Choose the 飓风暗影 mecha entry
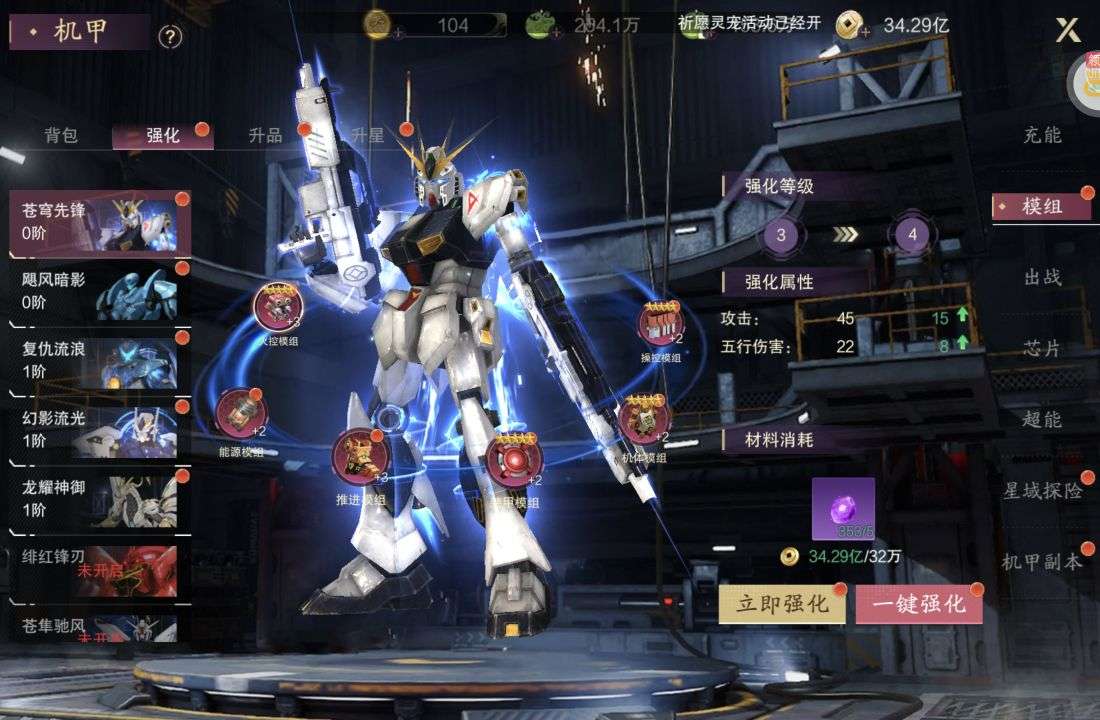The image size is (1100, 720). pyautogui.click(x=98, y=290)
